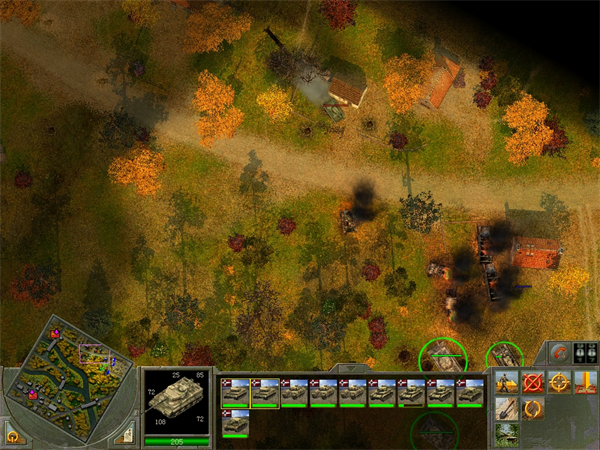The height and width of the screenshot is (450, 600).
Task: Select the tank thumbnail with depleted health bar
Action: tap(411, 391)
